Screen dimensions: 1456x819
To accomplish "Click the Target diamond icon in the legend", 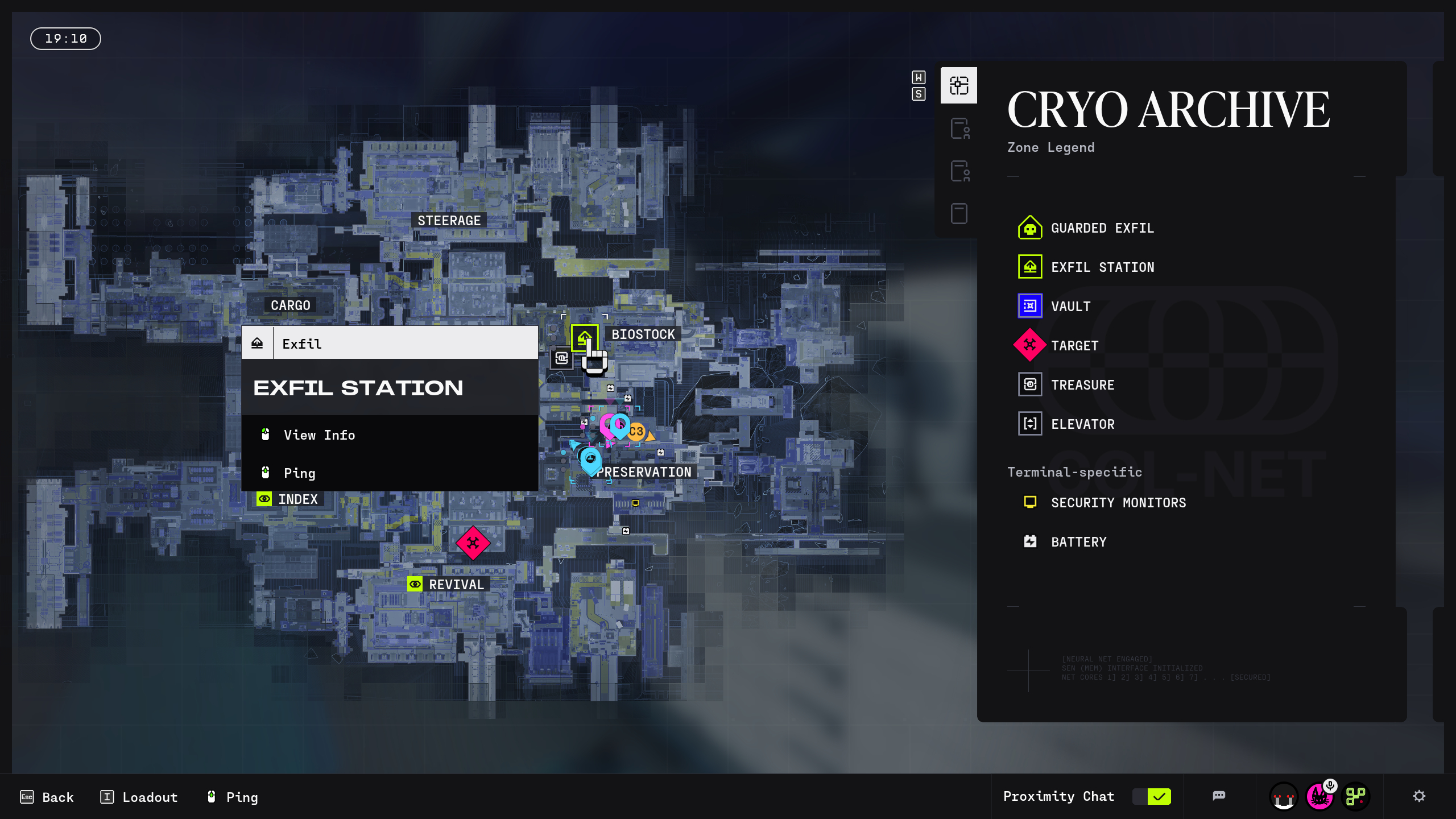I will pos(1029,345).
